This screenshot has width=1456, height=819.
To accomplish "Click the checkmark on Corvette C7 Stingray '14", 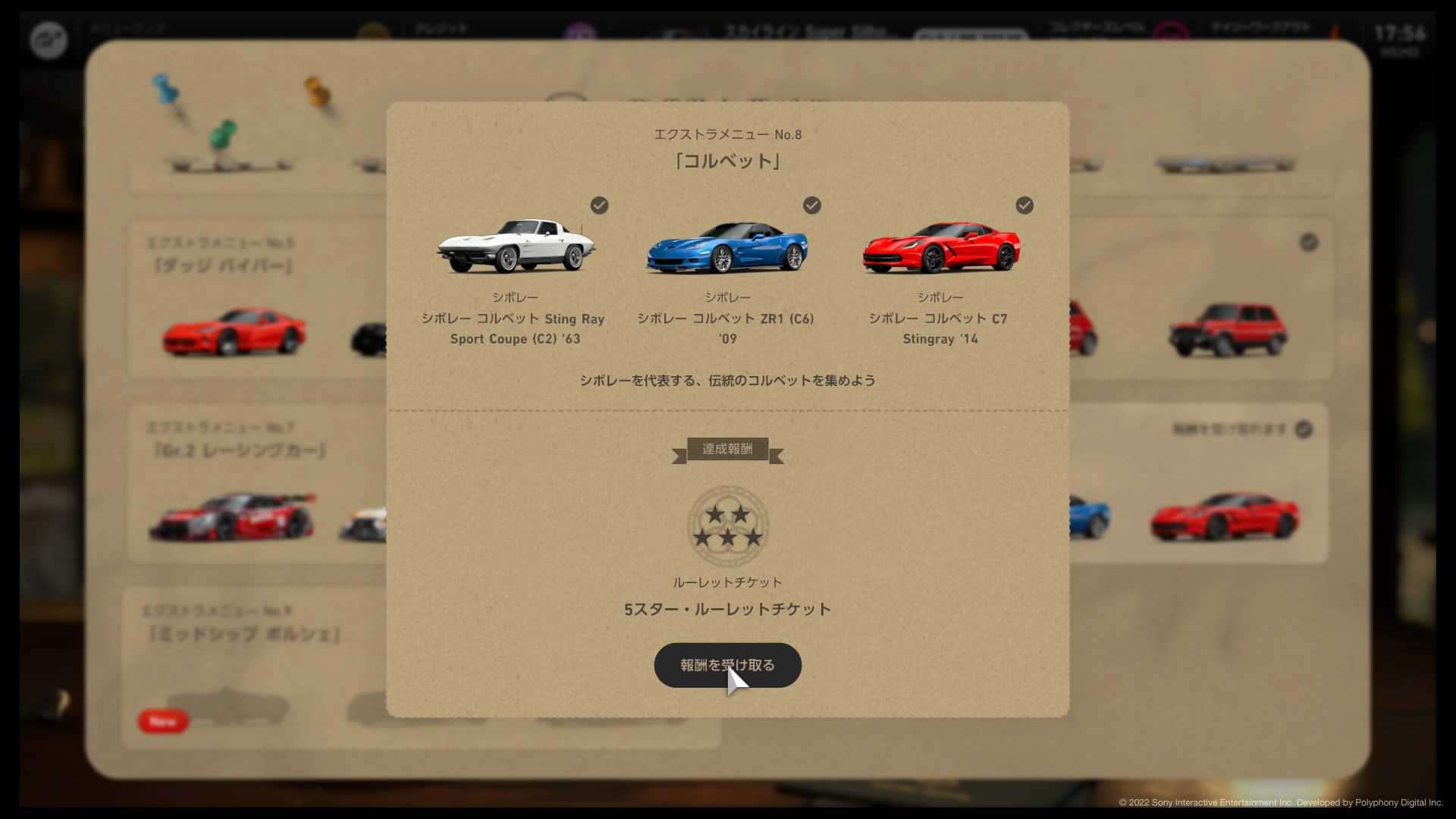I will point(1025,205).
